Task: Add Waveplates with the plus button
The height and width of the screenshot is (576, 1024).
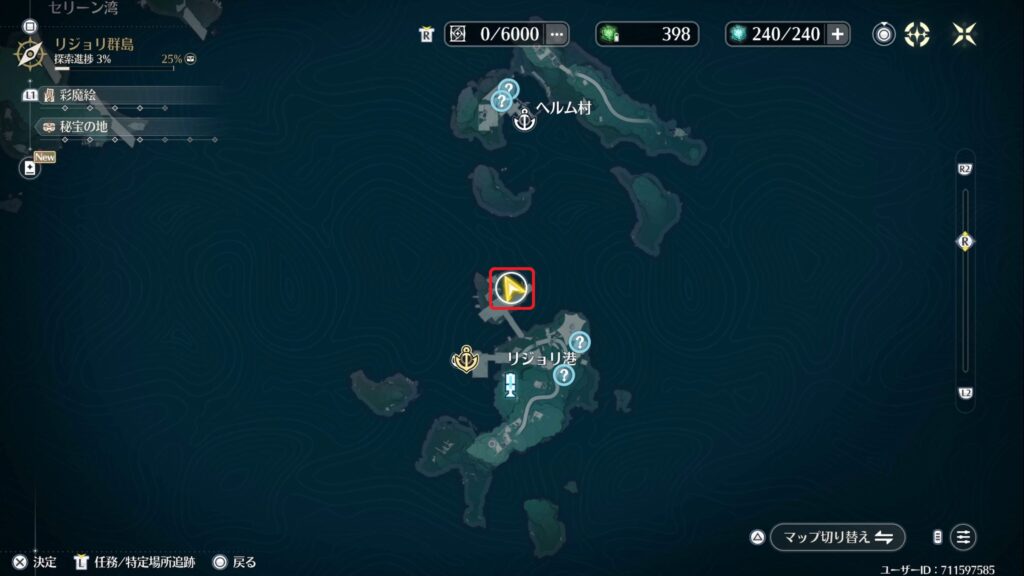Action: click(x=837, y=34)
